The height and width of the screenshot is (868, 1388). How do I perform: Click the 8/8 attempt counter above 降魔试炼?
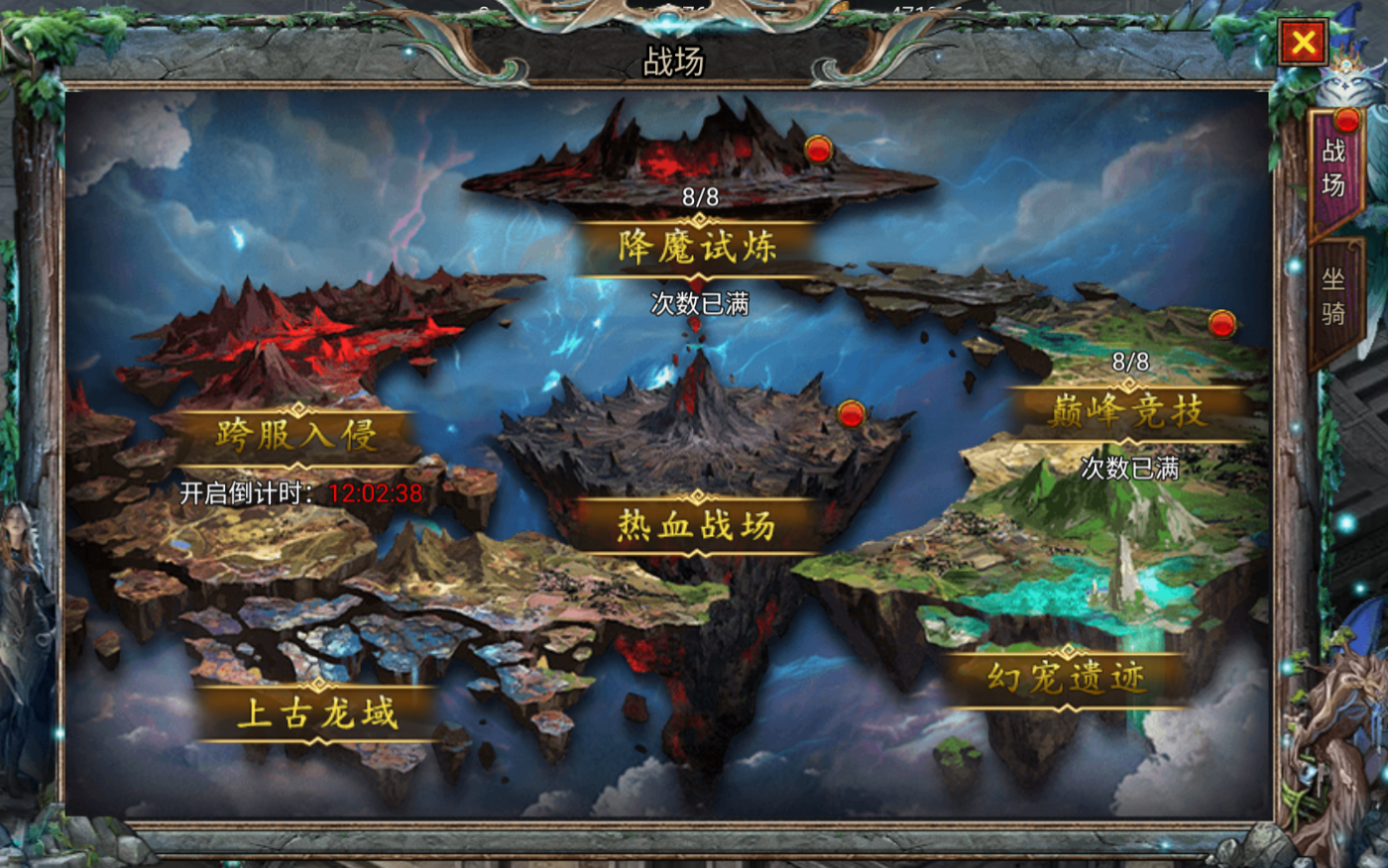coord(703,196)
